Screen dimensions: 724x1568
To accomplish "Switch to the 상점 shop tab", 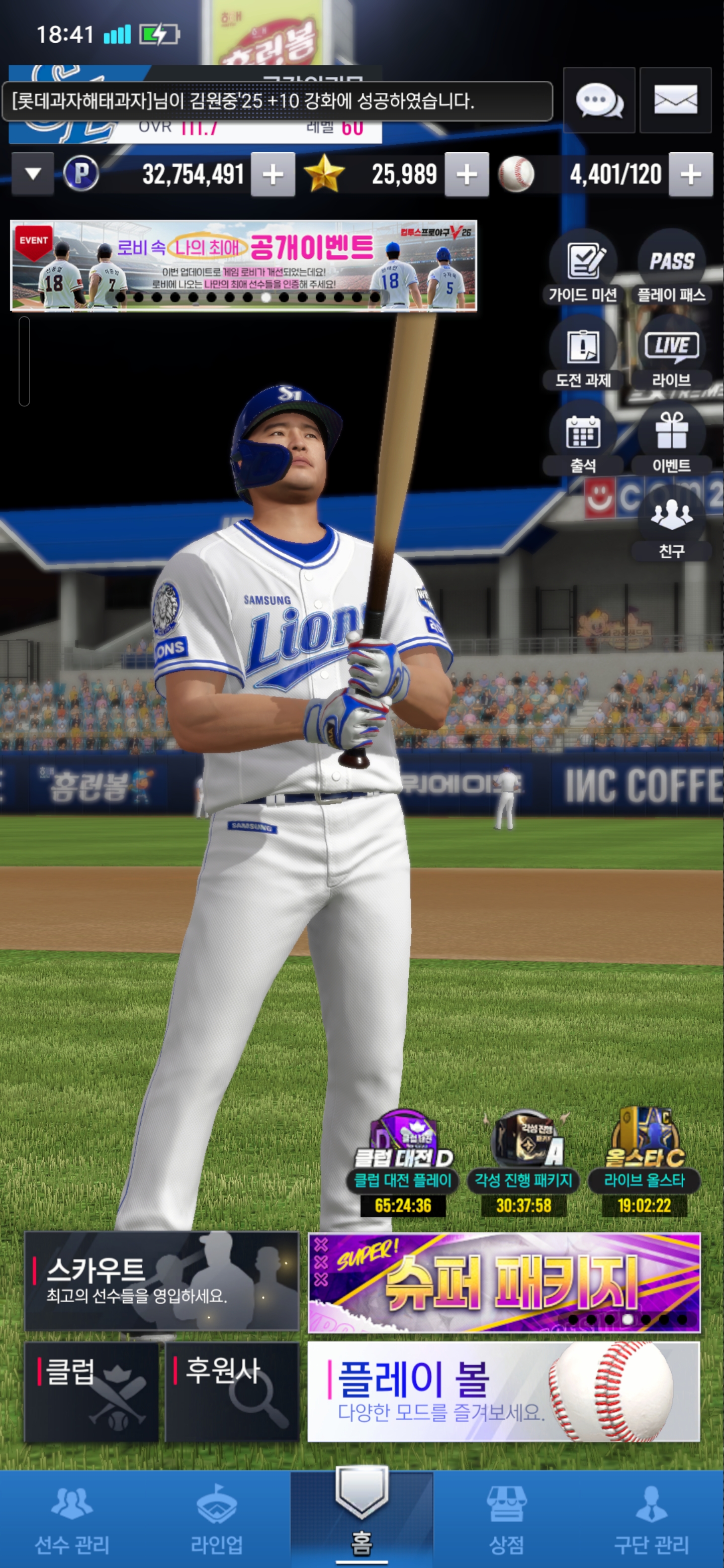I will click(x=506, y=1519).
